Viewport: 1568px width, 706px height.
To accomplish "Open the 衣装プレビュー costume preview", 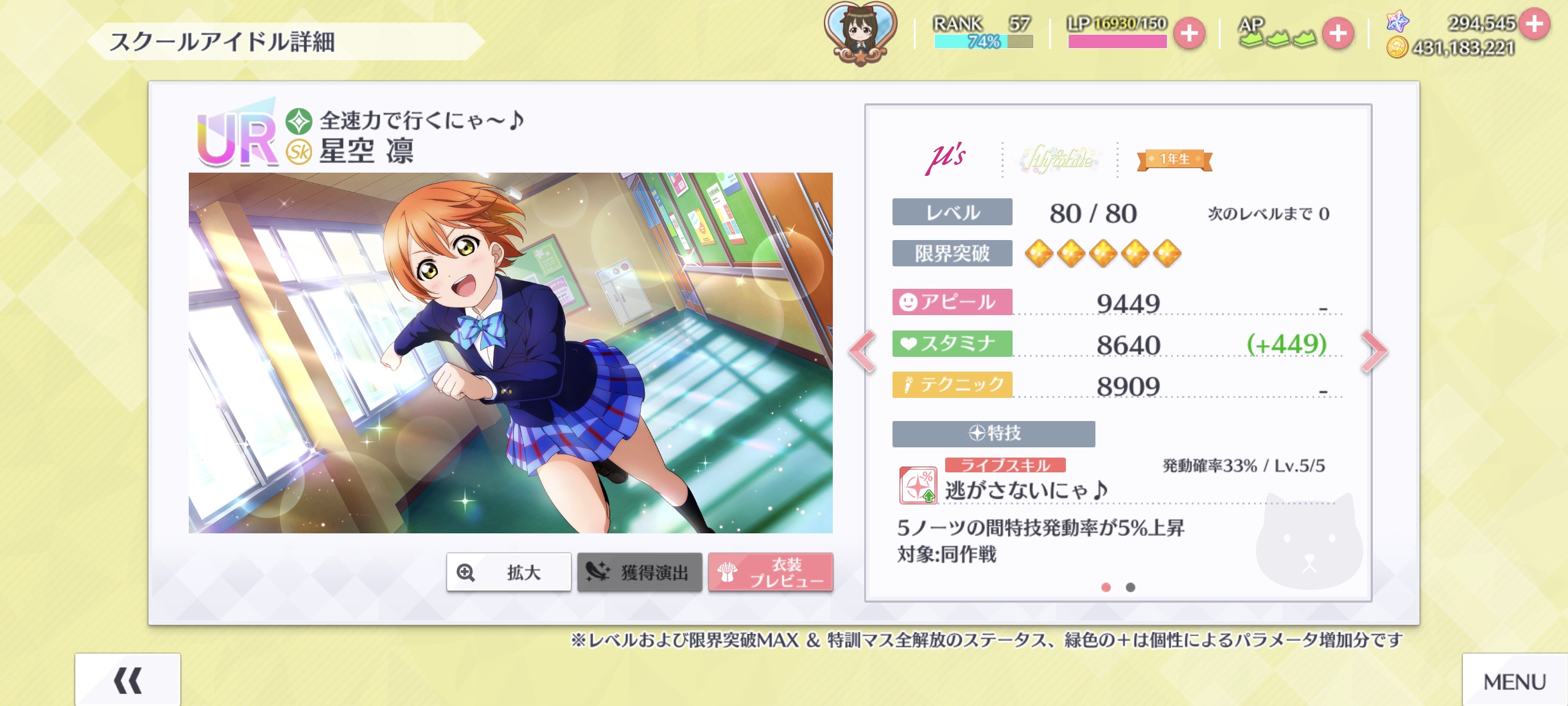I will [771, 572].
